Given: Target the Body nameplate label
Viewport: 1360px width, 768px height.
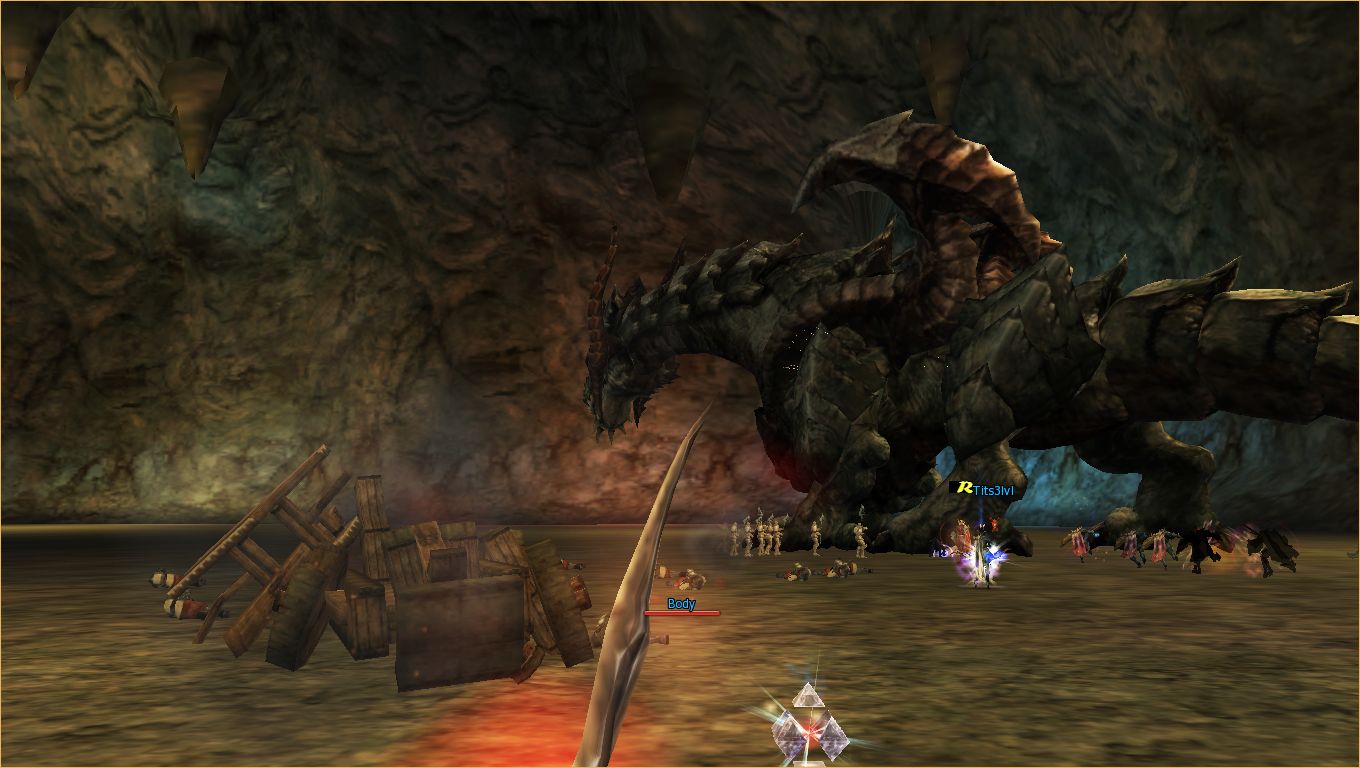Looking at the screenshot, I should [681, 604].
